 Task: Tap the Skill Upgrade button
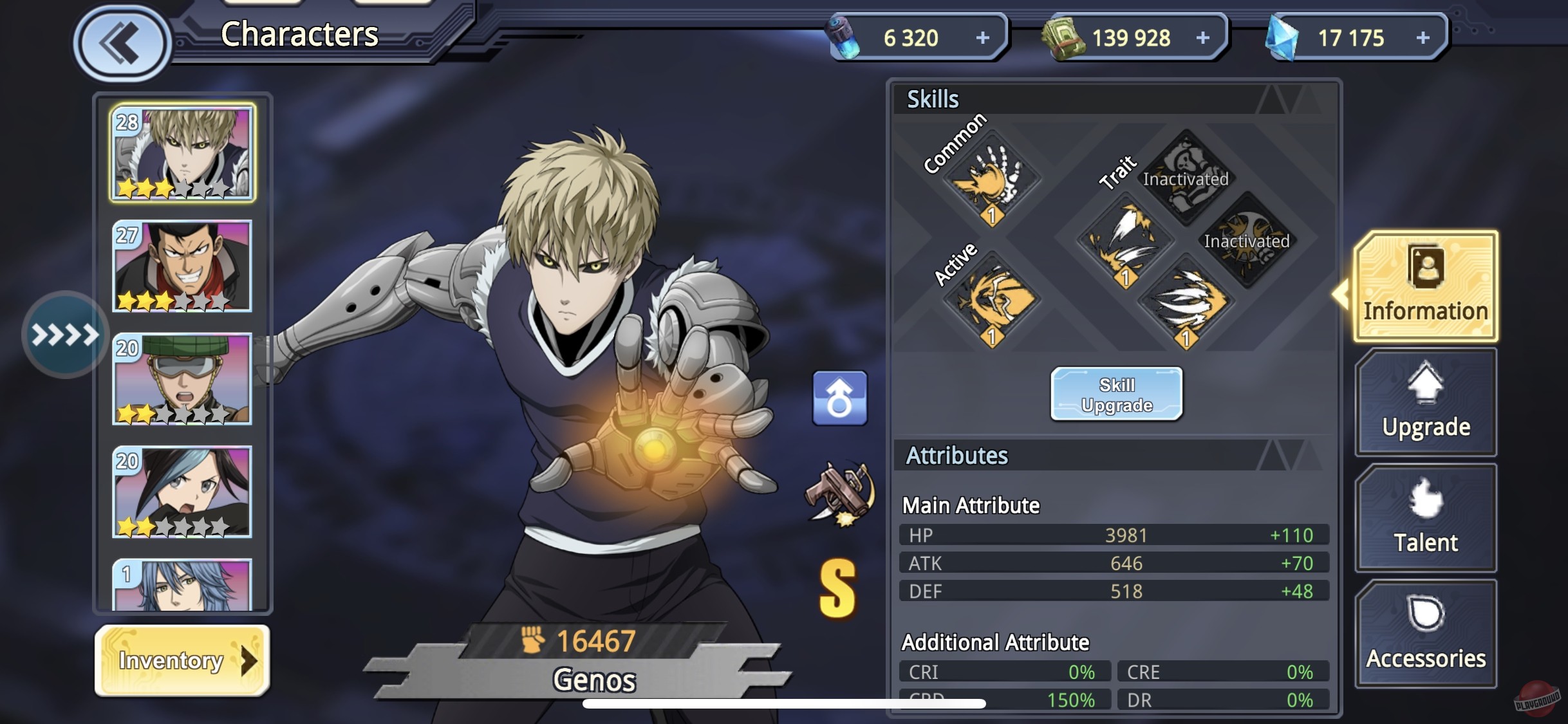pyautogui.click(x=1115, y=394)
